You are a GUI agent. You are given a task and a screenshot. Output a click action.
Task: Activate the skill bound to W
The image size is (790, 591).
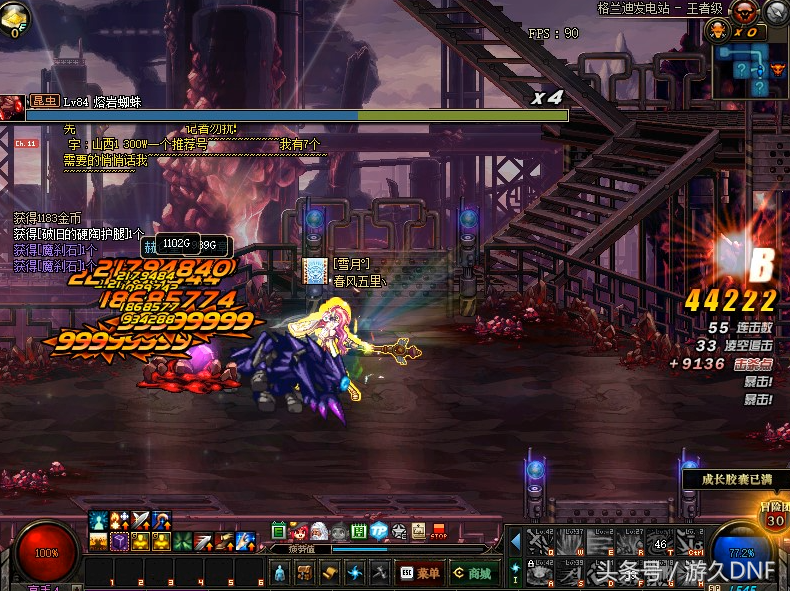click(572, 543)
